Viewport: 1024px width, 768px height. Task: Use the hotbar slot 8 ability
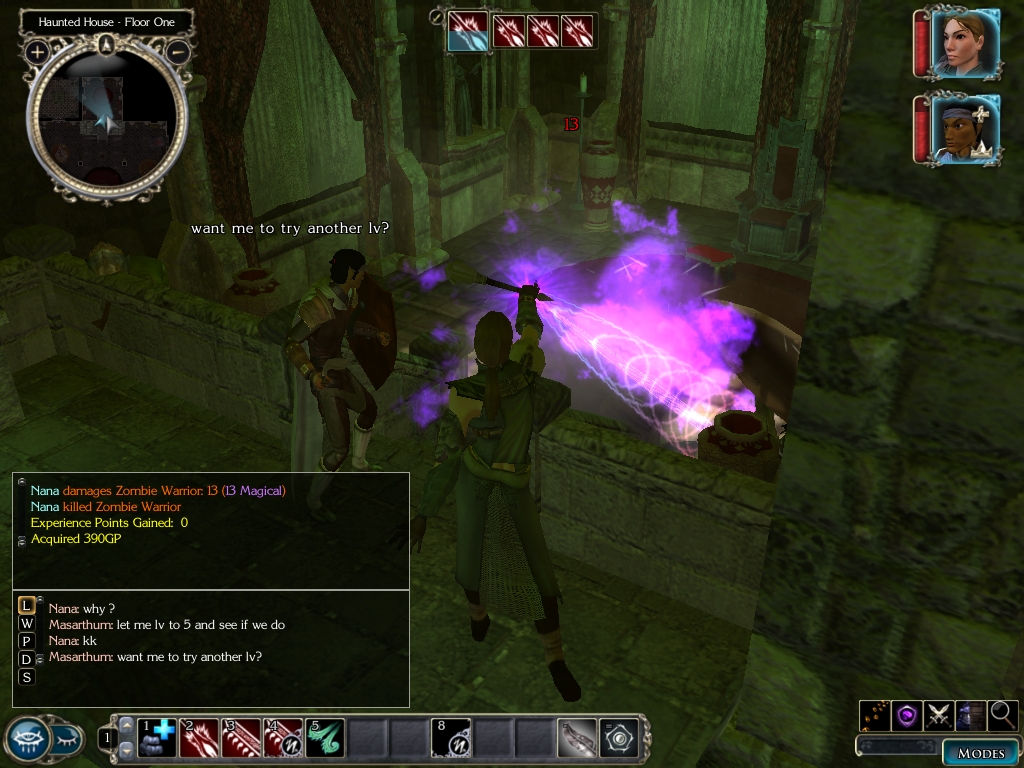451,738
